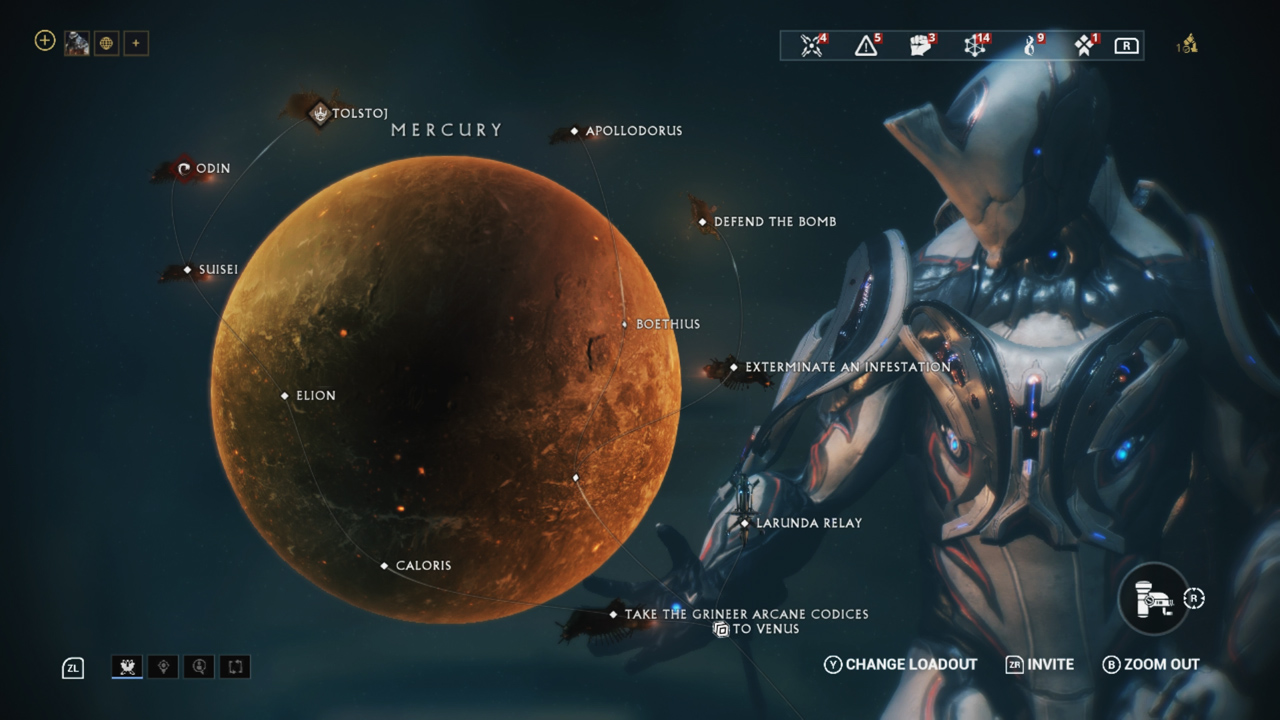
Task: Click the Change Loadout button
Action: click(899, 664)
